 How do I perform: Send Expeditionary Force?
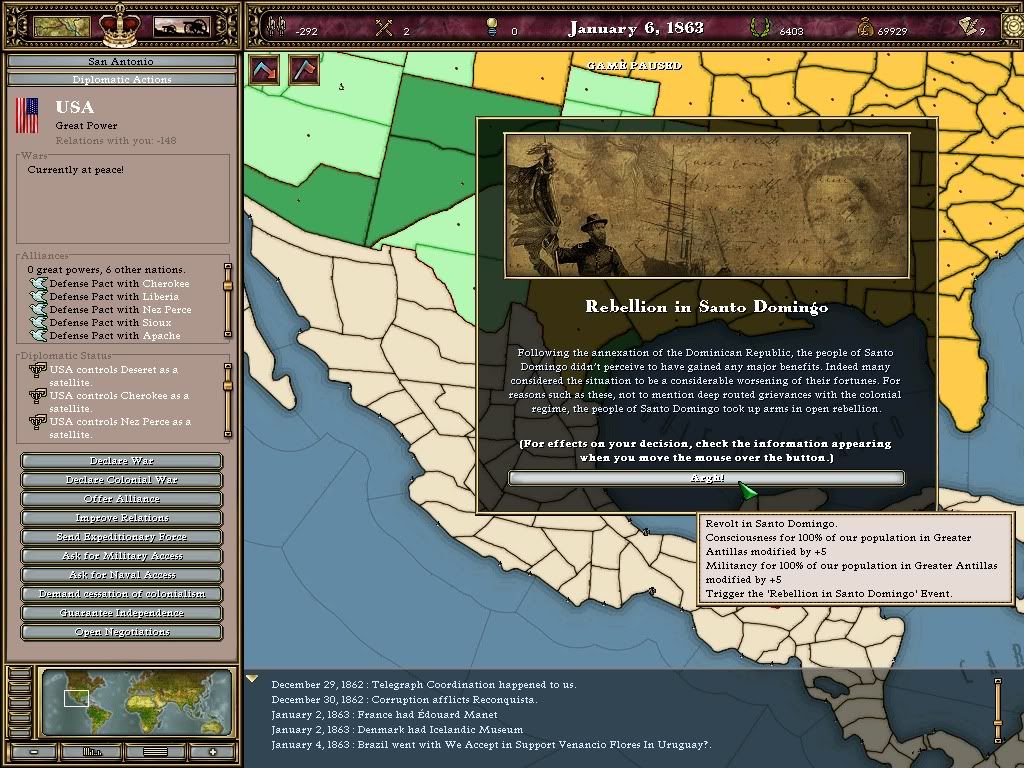(122, 537)
